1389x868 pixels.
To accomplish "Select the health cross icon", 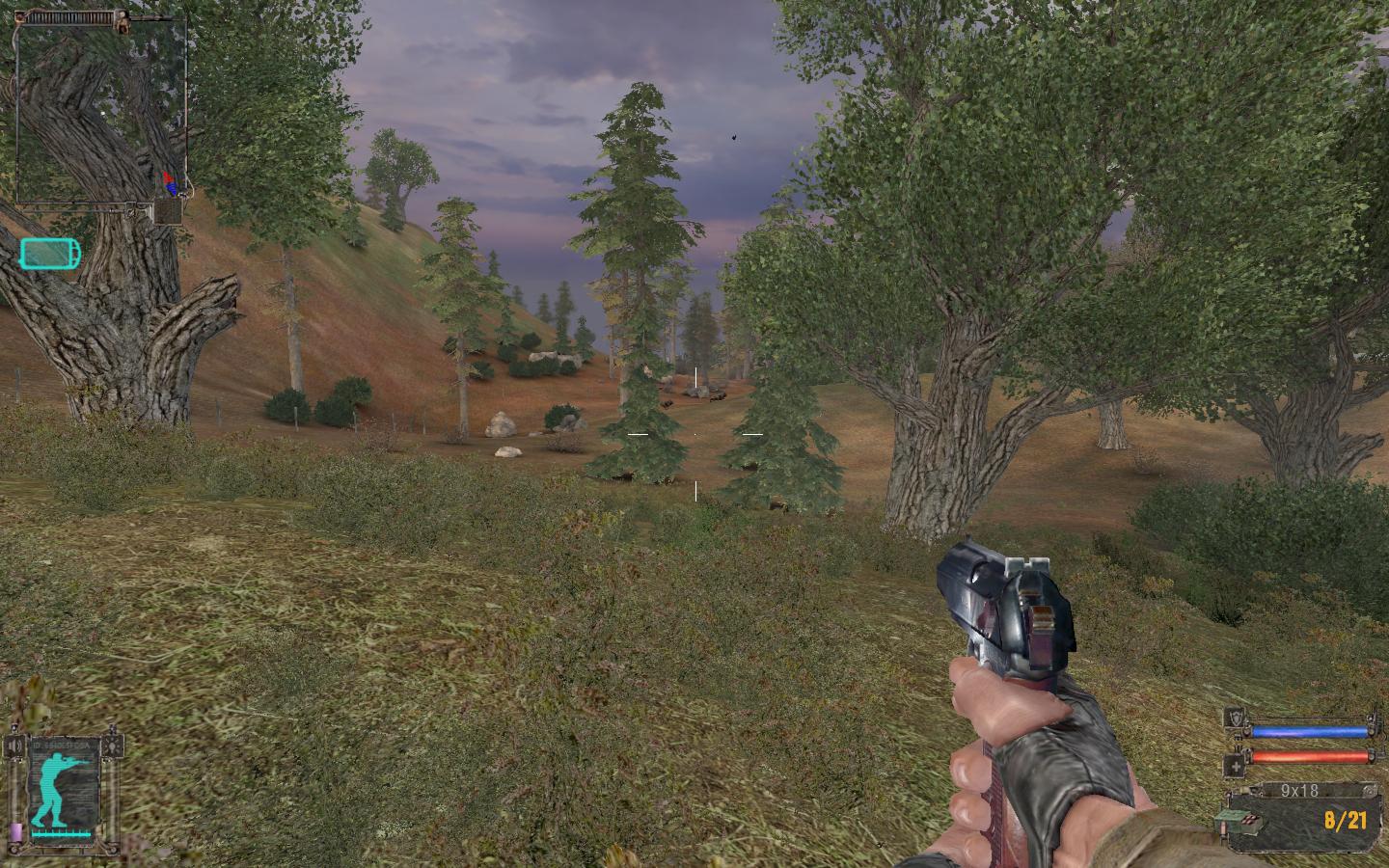I will (x=1234, y=768).
